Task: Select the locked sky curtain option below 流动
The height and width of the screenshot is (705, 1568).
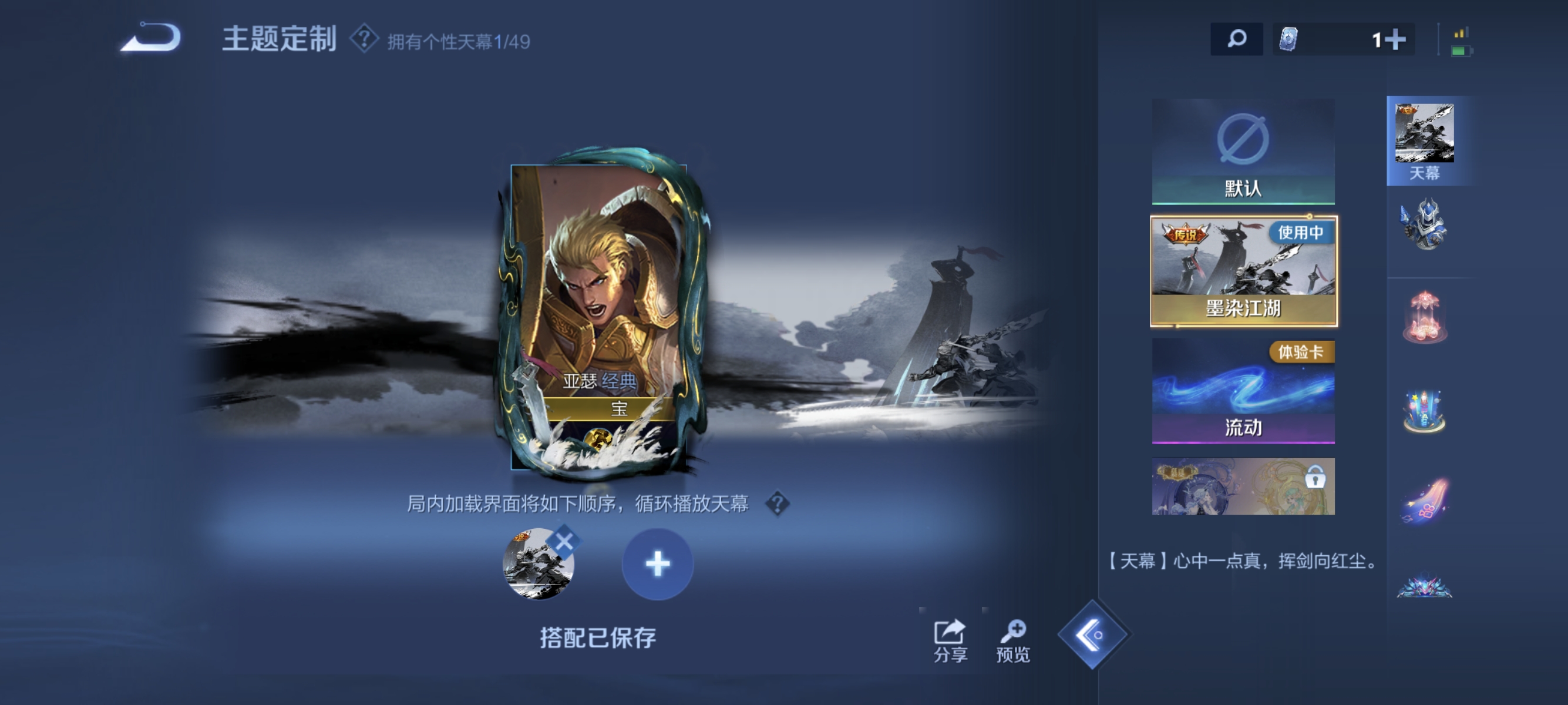Action: click(1244, 487)
